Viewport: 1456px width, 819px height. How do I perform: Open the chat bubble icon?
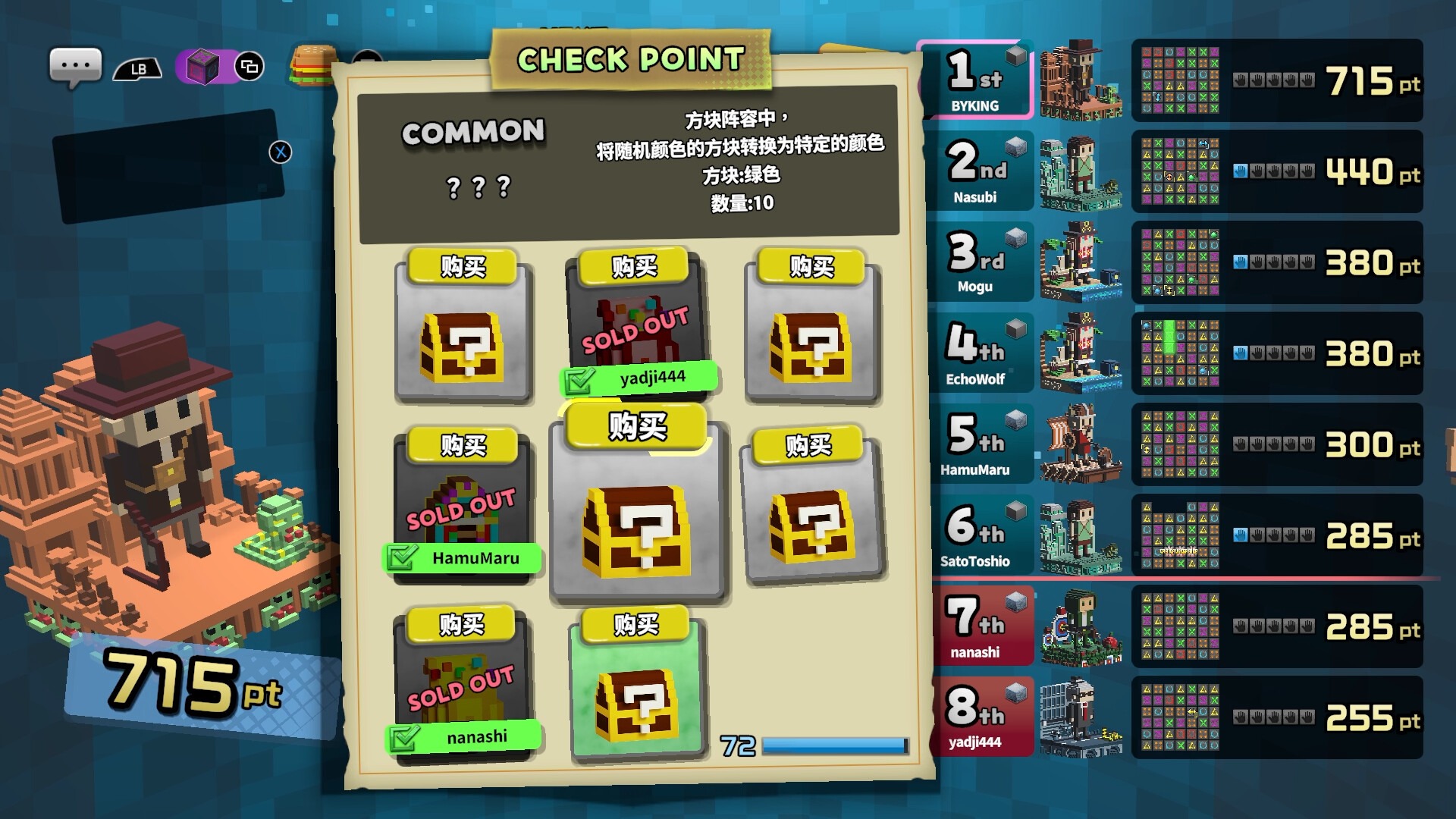77,65
